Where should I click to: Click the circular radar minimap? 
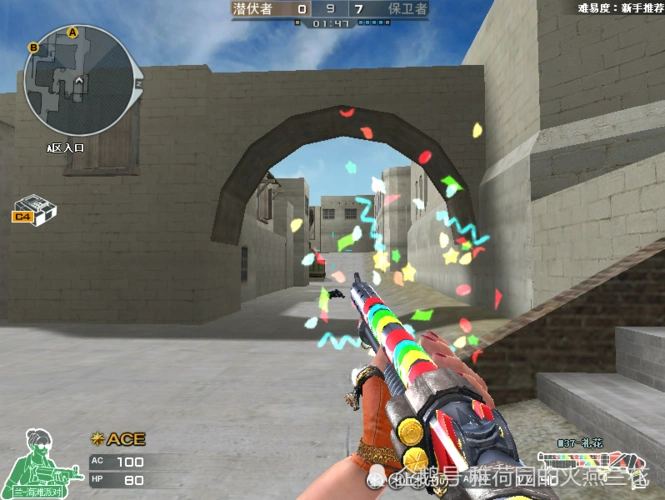tap(78, 81)
